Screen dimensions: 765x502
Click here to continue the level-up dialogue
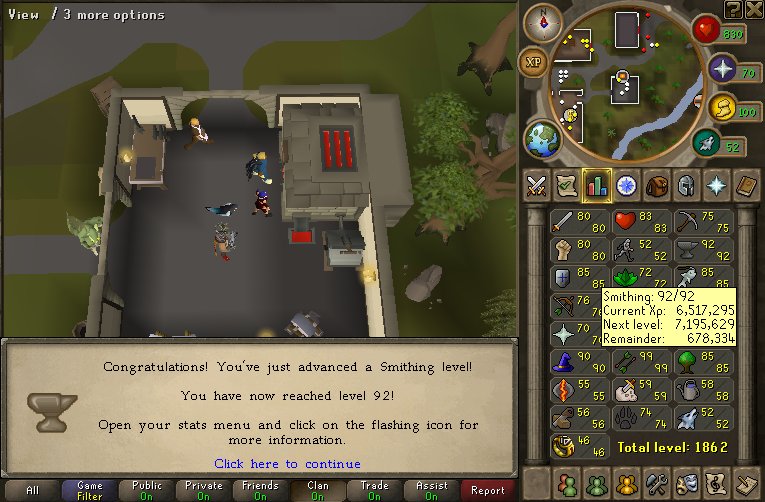(x=287, y=463)
